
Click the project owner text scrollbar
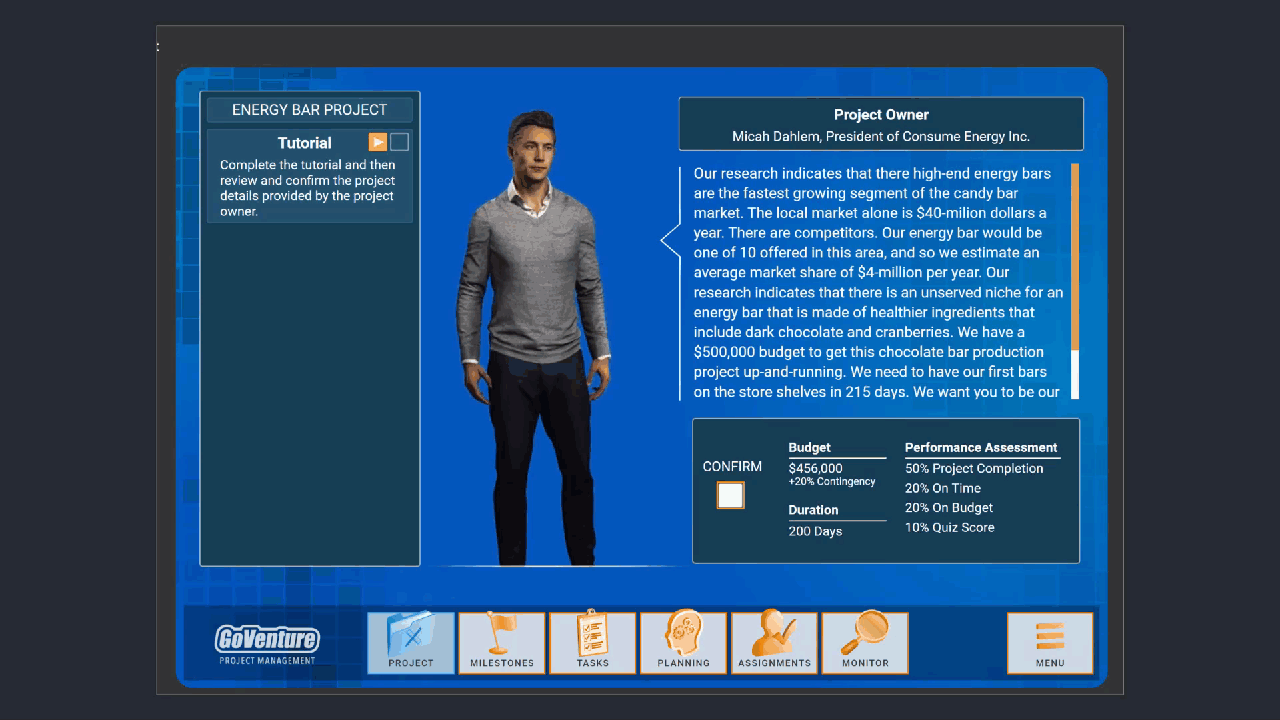click(x=1075, y=280)
